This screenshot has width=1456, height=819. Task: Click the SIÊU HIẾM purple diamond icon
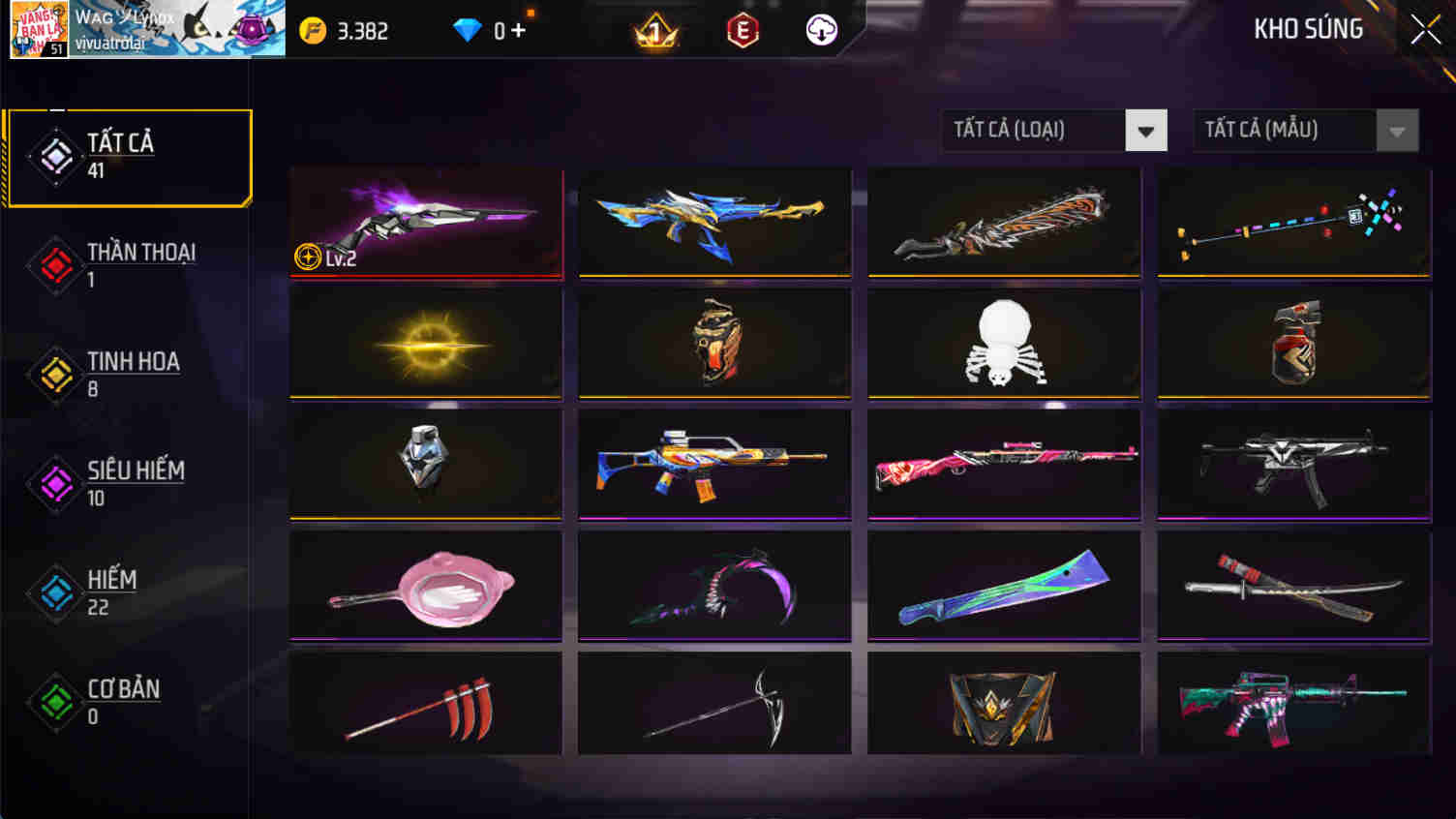55,484
